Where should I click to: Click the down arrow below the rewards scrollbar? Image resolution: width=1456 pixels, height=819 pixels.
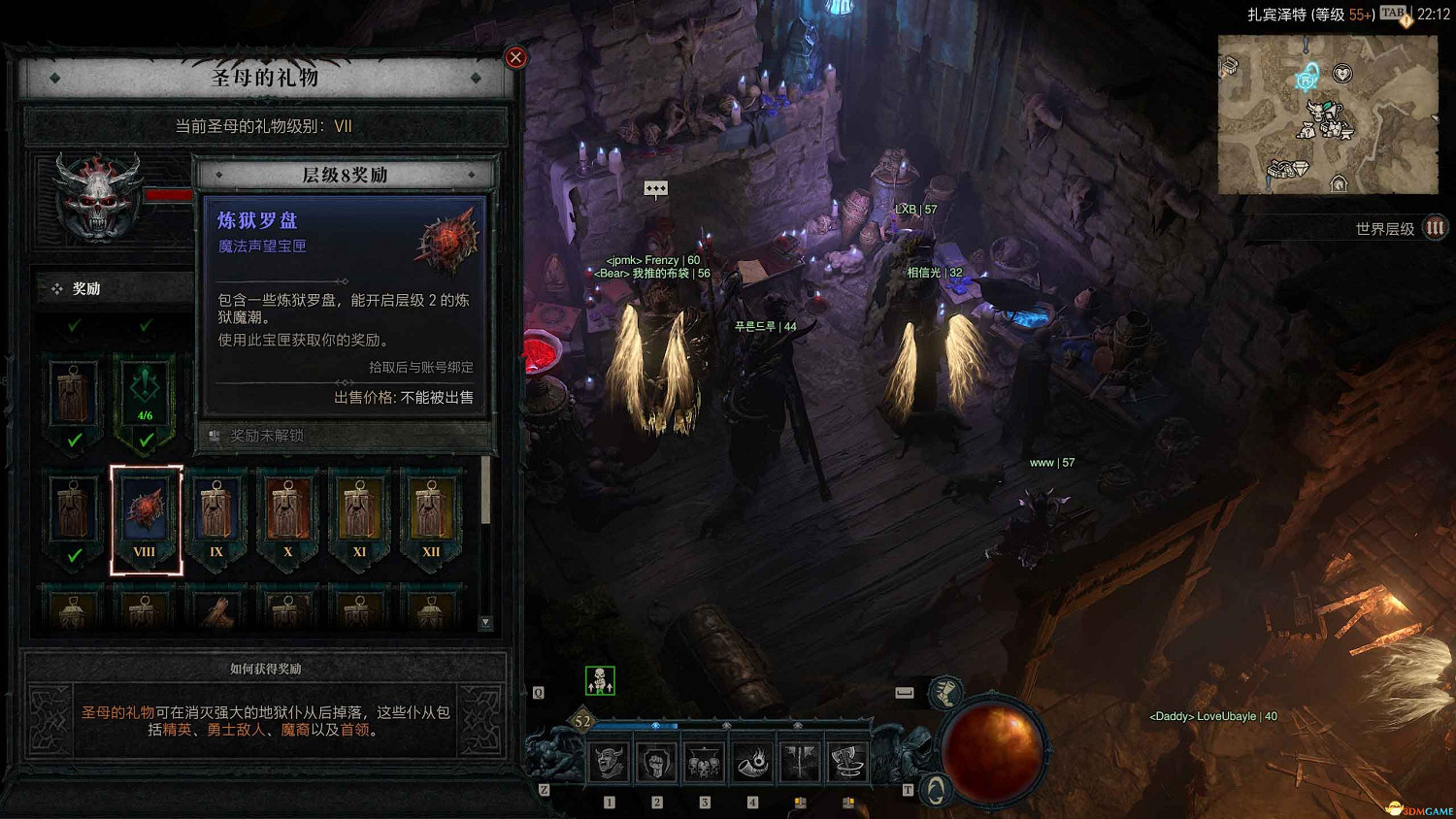point(486,621)
